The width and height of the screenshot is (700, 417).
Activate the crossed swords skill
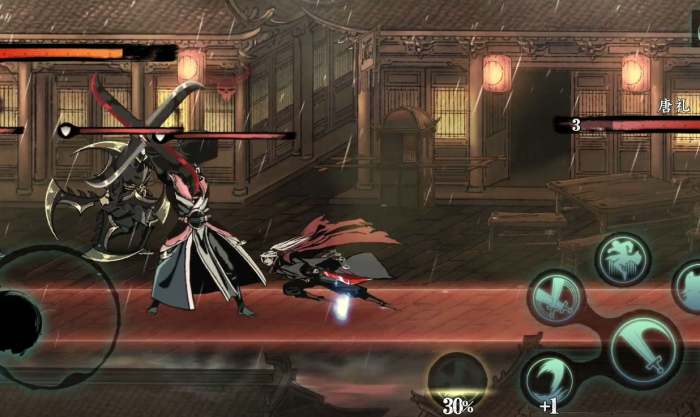pyautogui.click(x=556, y=296)
